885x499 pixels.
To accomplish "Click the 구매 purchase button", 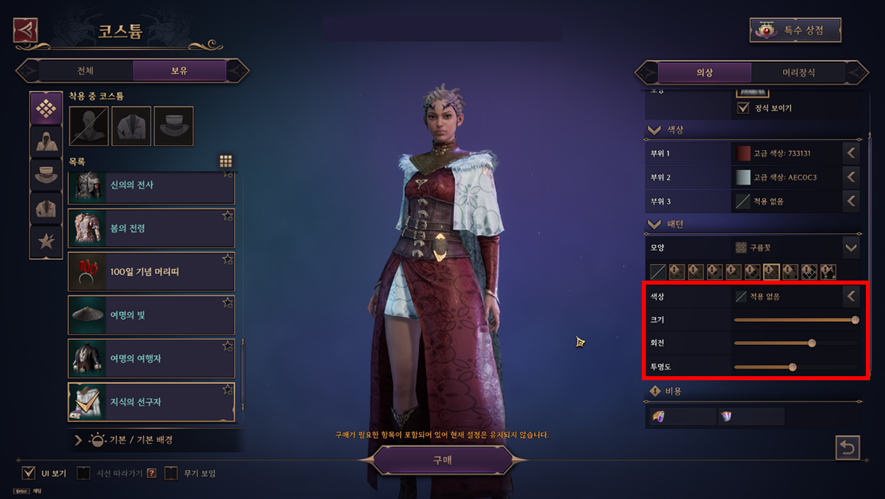I will (442, 458).
